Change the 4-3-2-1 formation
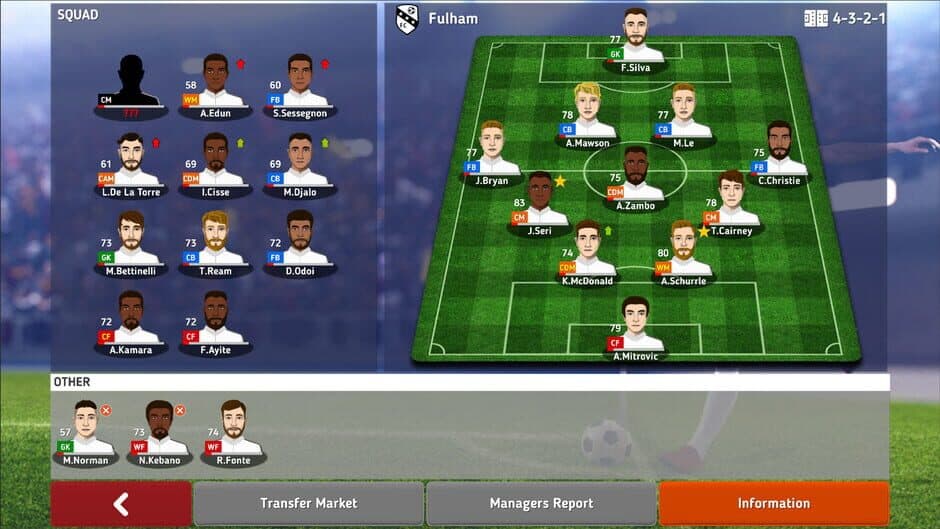The height and width of the screenshot is (529, 940). point(845,18)
